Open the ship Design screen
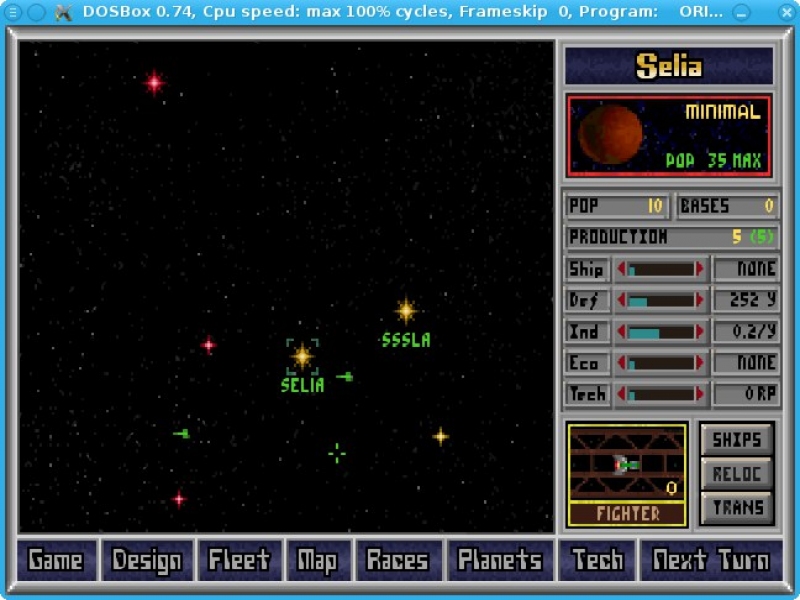800x600 pixels. pyautogui.click(x=147, y=561)
